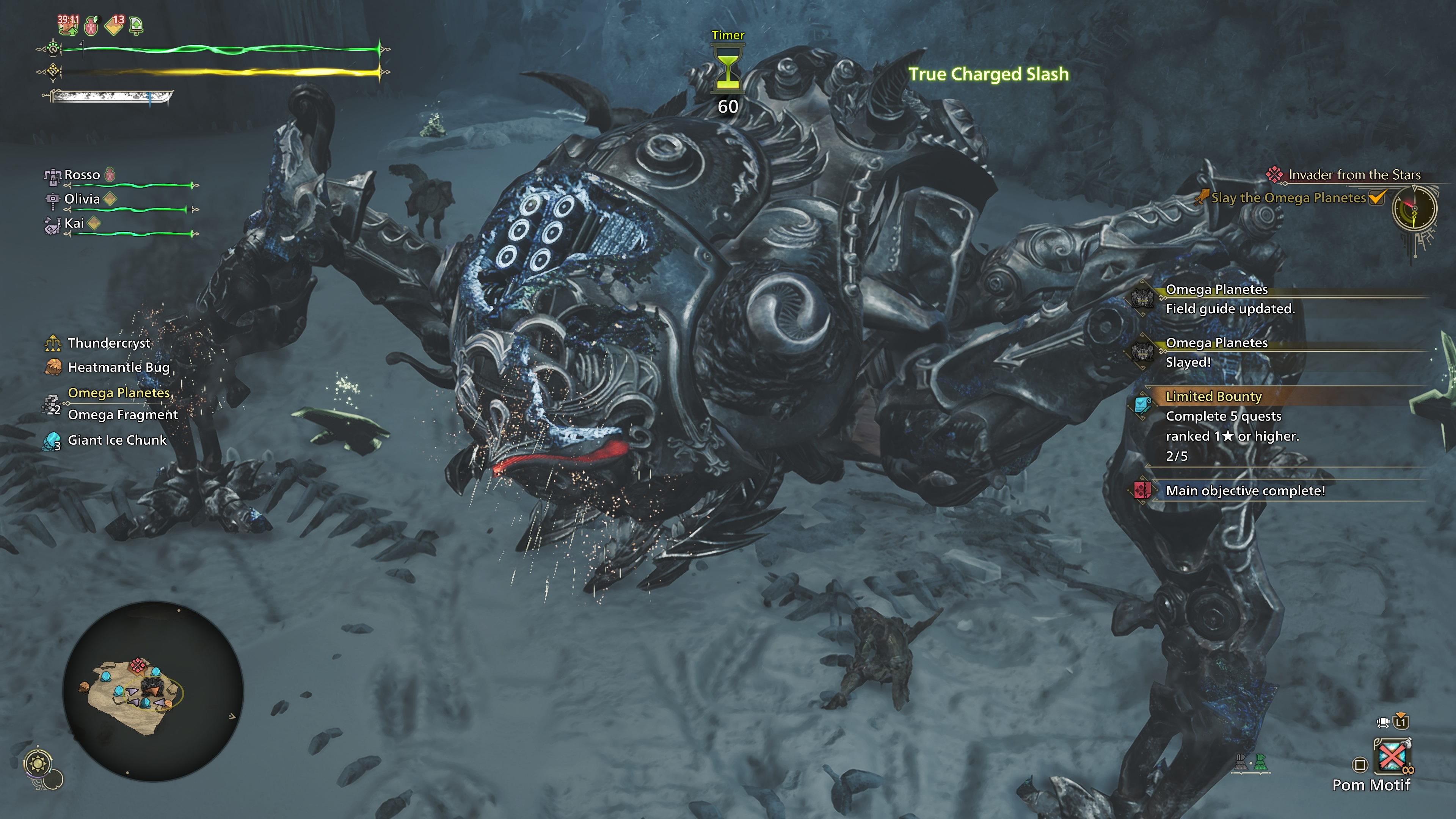Click the red demondrug buff icon
This screenshot has width=1456, height=819.
(91, 25)
